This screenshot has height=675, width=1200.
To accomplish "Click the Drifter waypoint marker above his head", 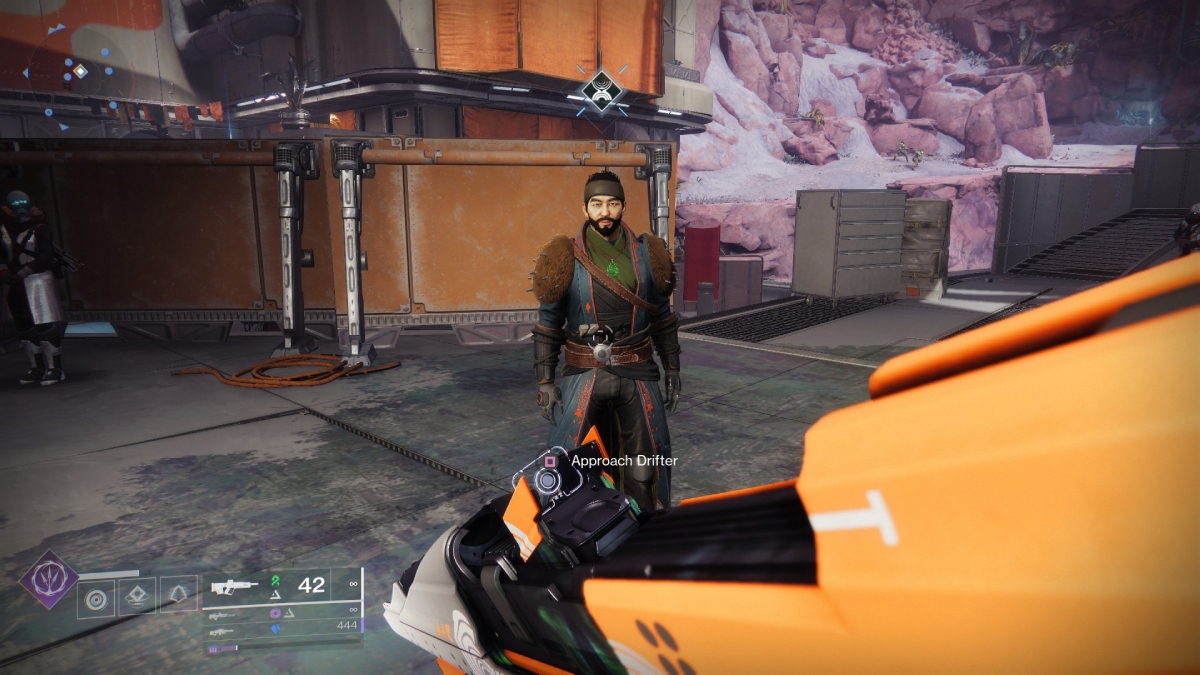I will click(602, 92).
